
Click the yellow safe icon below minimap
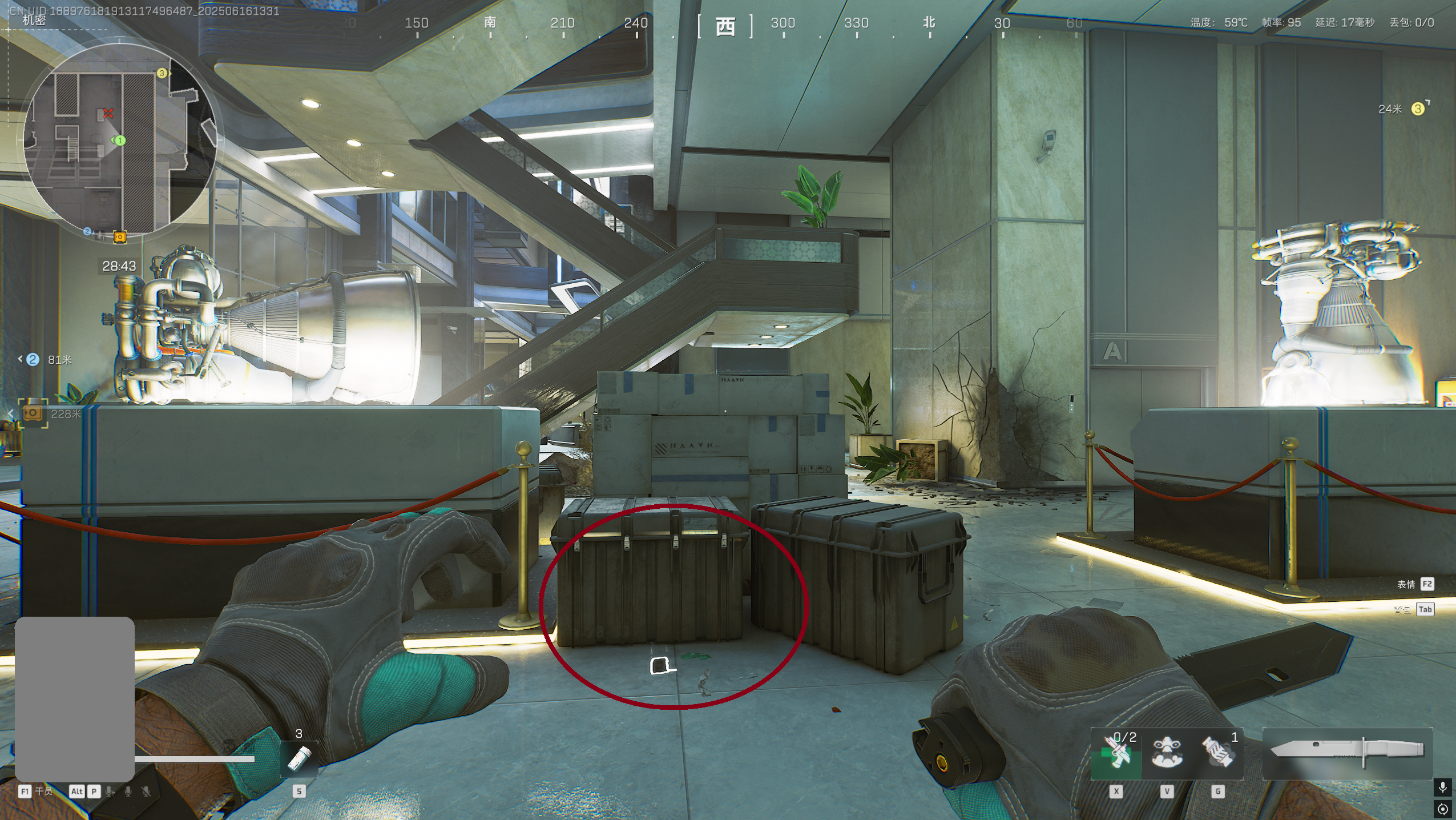(x=120, y=236)
